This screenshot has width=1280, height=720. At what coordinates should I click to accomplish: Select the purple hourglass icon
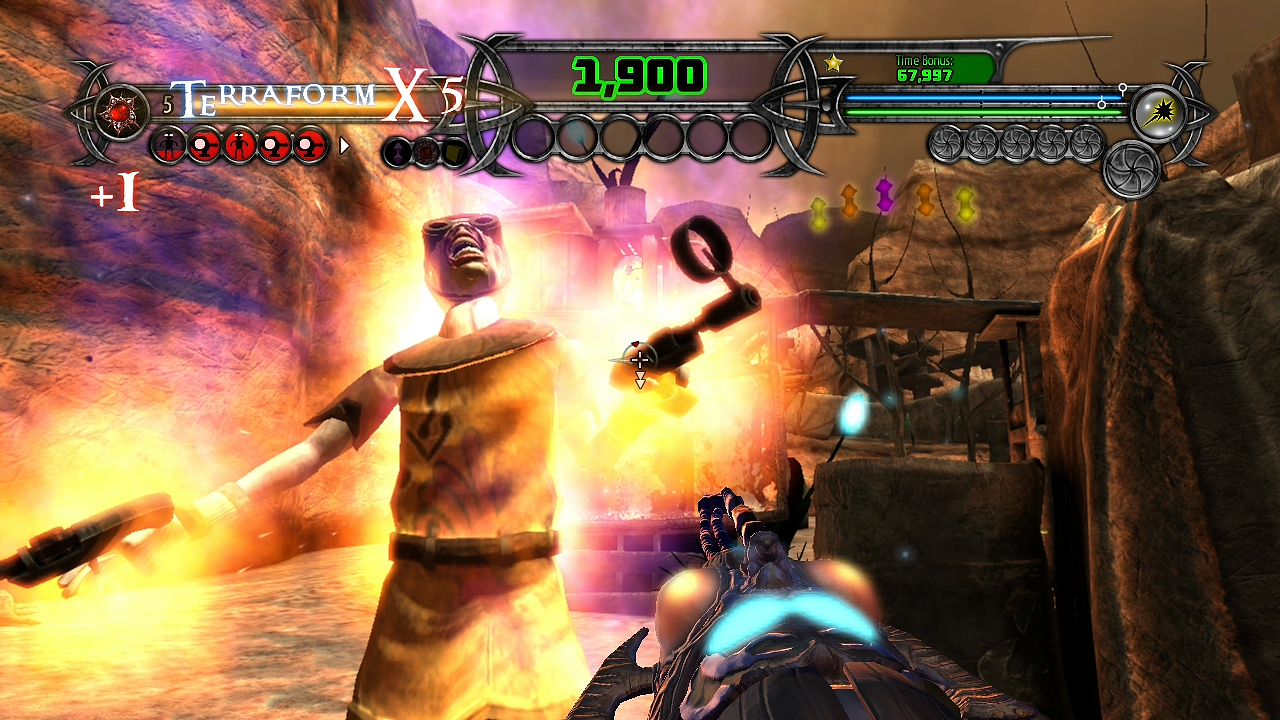[398, 152]
